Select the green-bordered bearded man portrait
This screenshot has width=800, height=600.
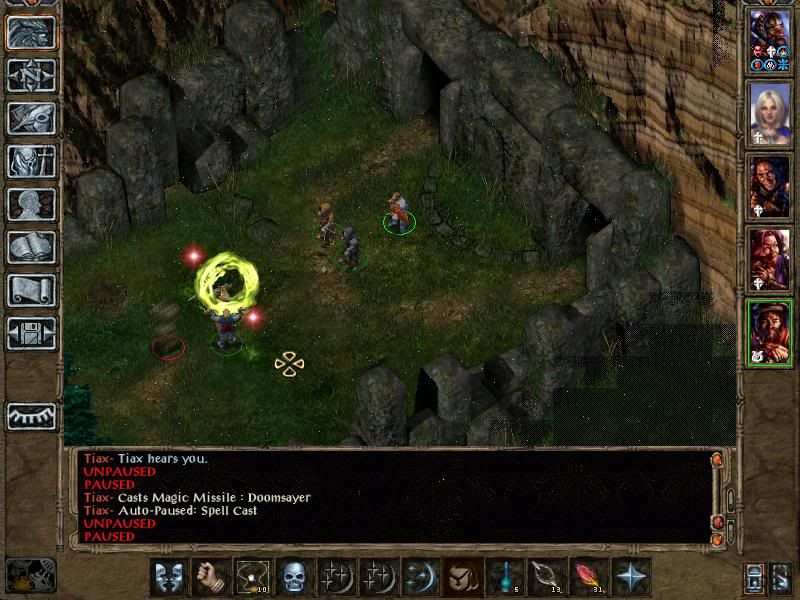[770, 332]
